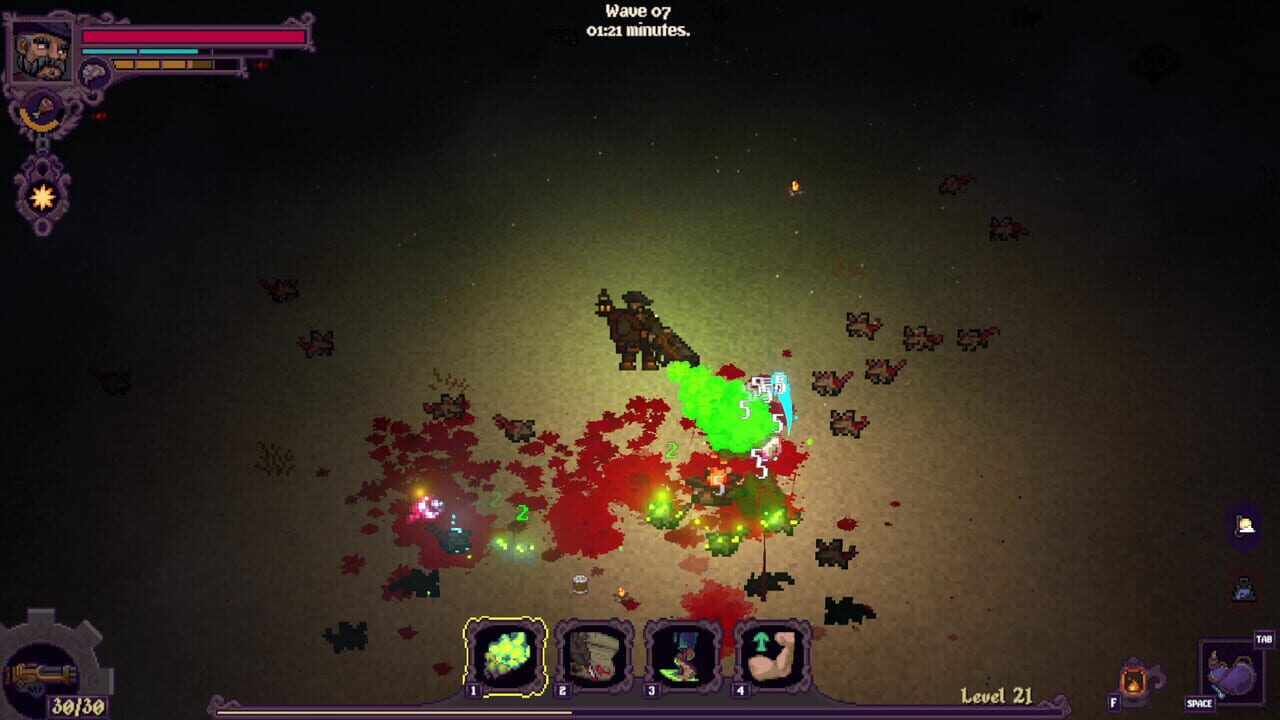Click the hooded figure icon on right edge
This screenshot has width=1280, height=720.
click(1243, 587)
